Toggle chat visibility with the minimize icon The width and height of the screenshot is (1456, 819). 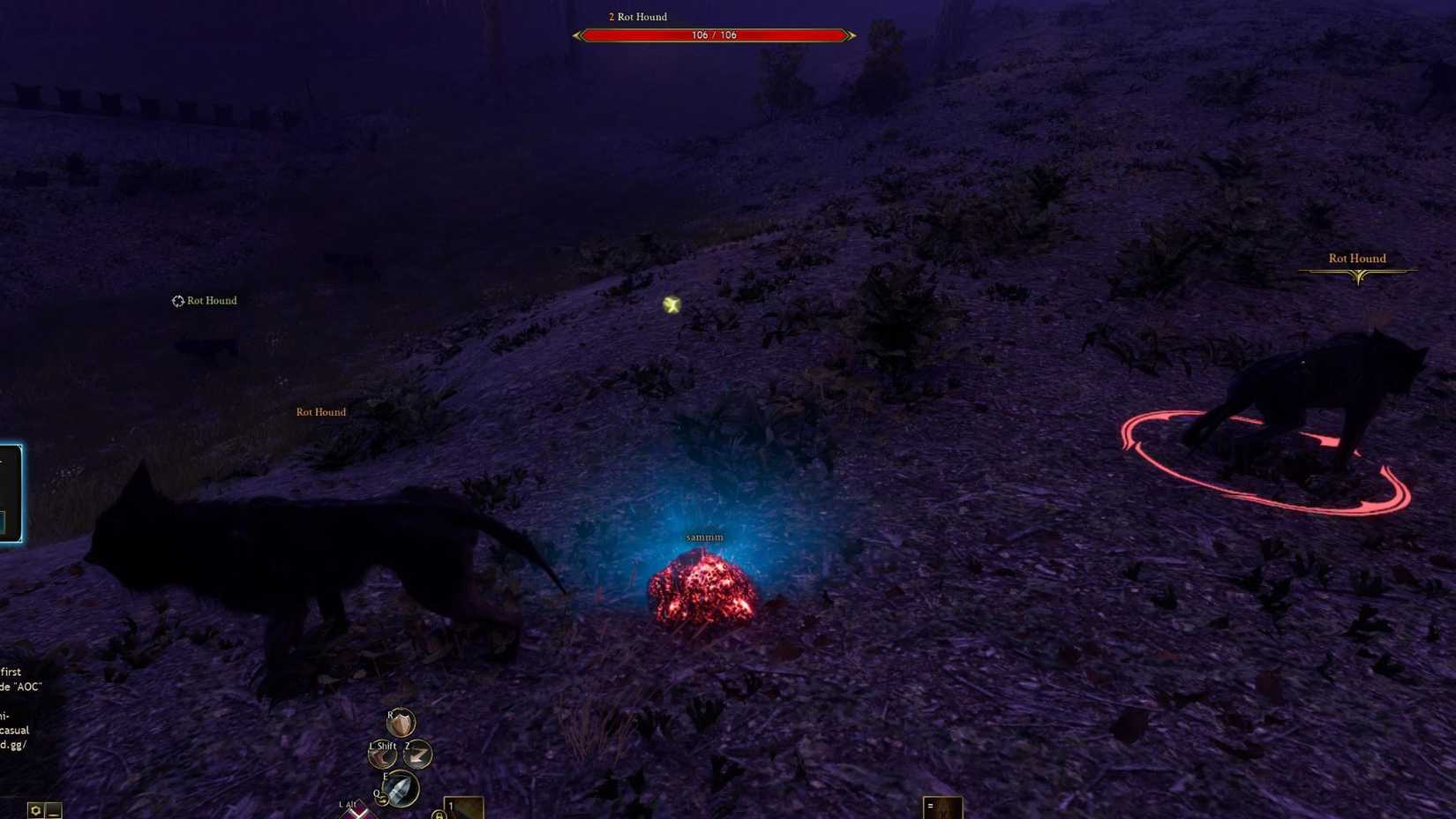tap(51, 809)
